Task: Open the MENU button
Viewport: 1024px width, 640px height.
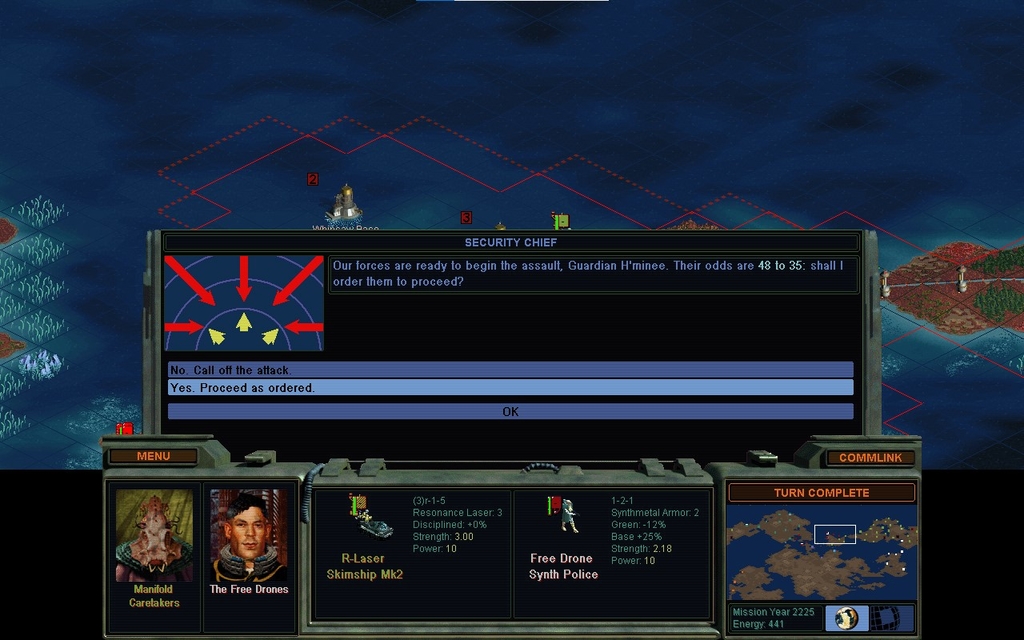Action: click(x=153, y=457)
